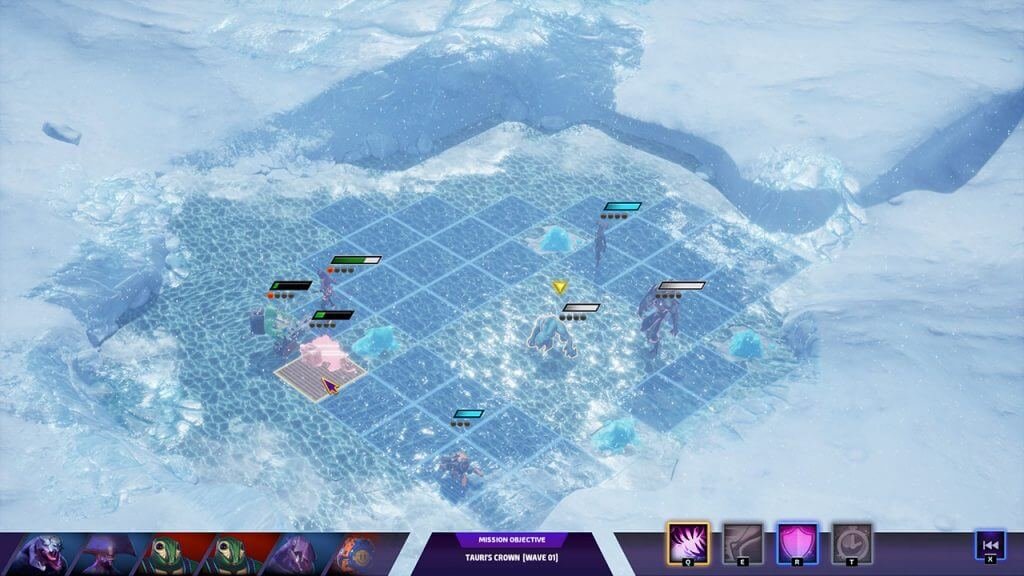Viewport: 1024px width, 576px height.
Task: Select the unit under the yellow arrow marker
Action: (x=555, y=335)
